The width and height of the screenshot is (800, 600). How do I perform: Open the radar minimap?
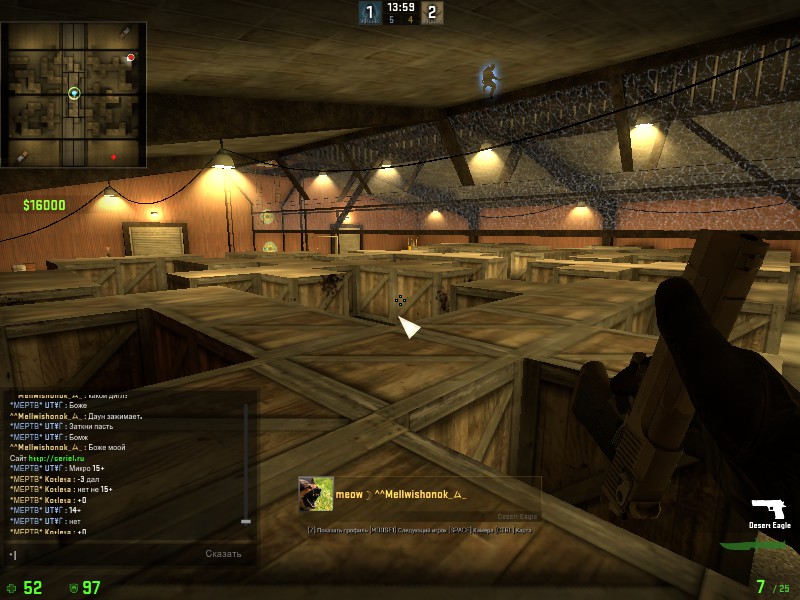(x=74, y=95)
